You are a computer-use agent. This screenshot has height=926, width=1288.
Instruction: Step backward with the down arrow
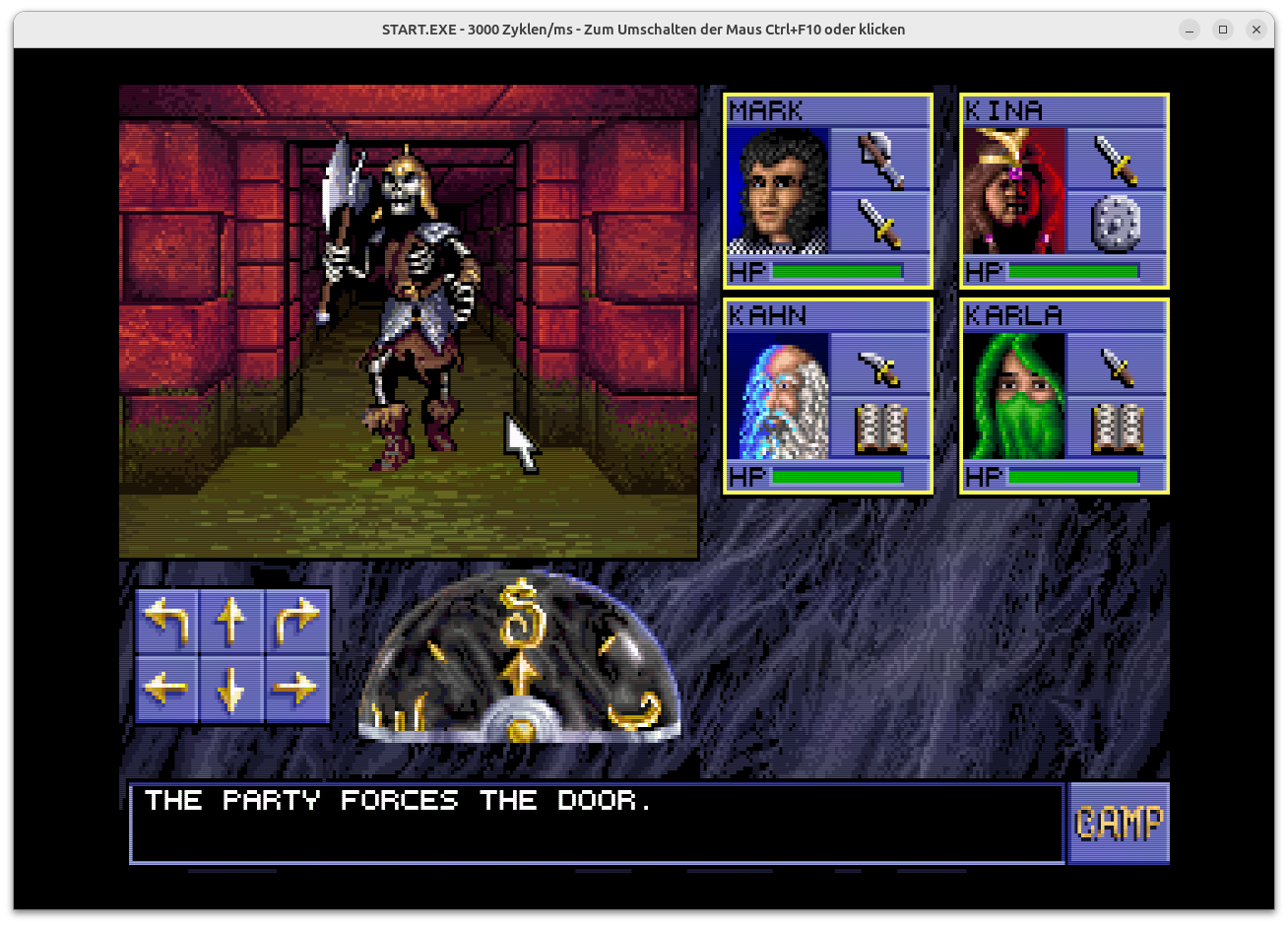point(231,688)
